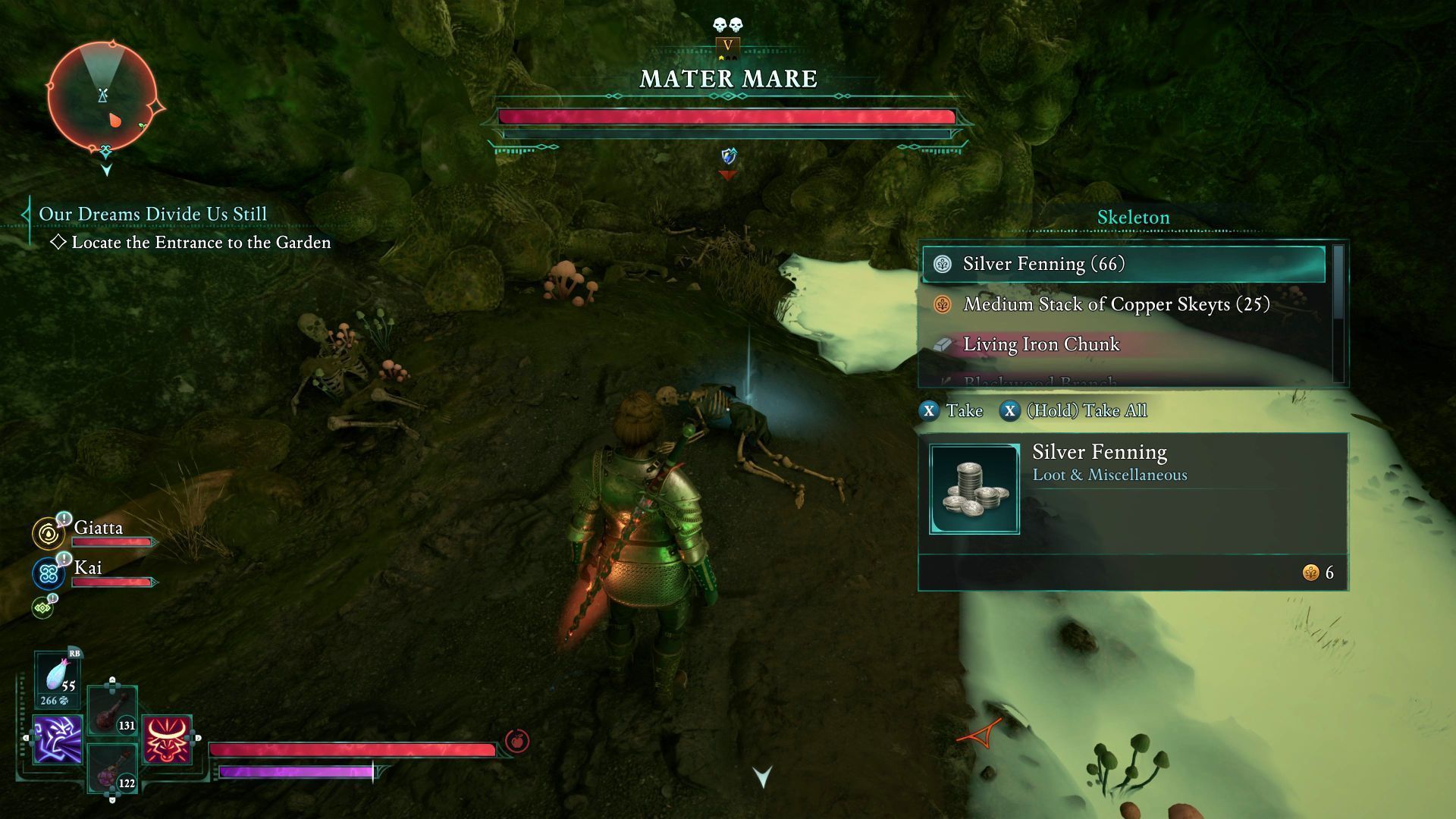The height and width of the screenshot is (819, 1456).
Task: Click the red apple food status icon
Action: [517, 741]
